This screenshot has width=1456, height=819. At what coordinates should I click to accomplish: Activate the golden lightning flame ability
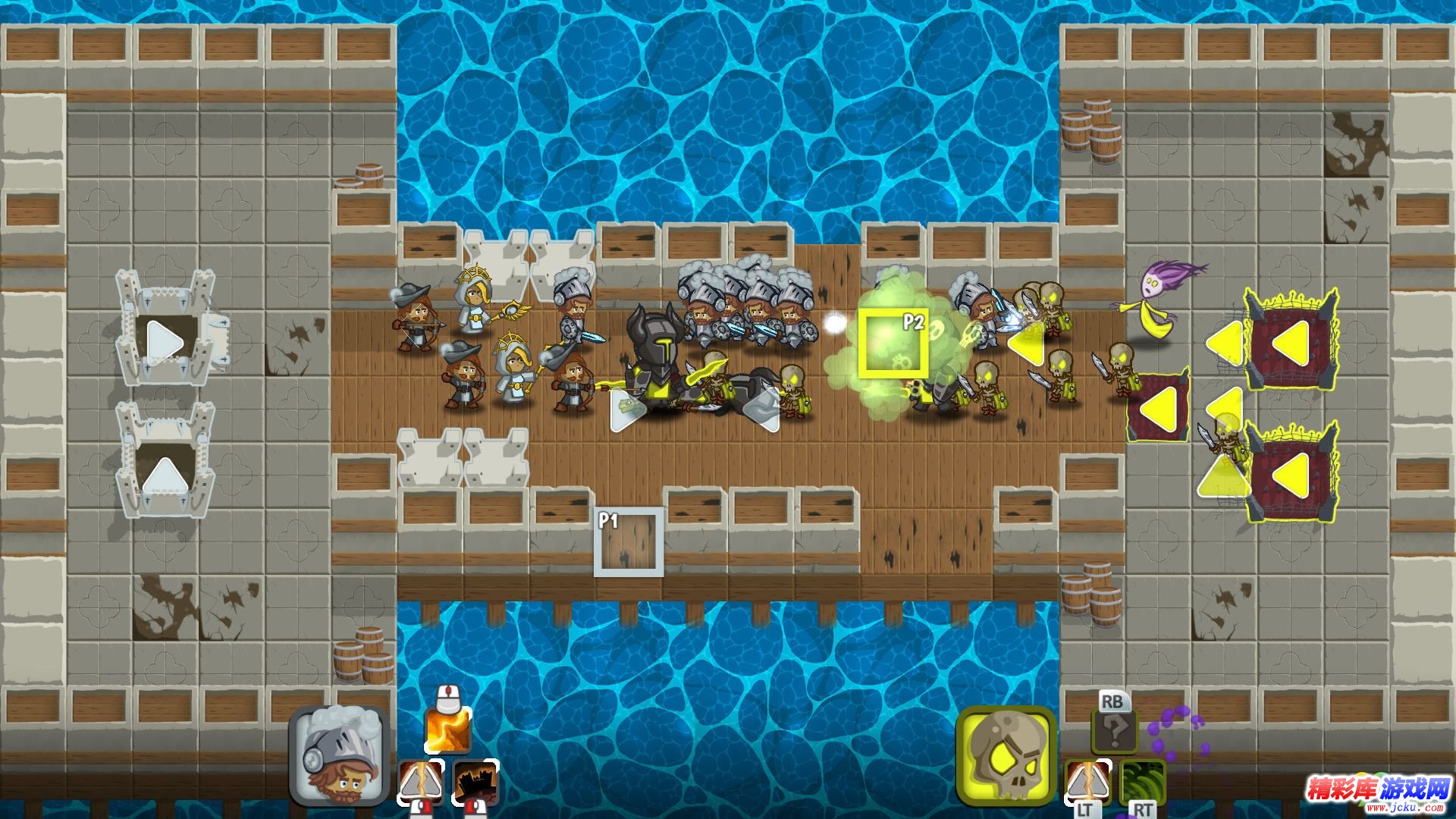[x=447, y=730]
